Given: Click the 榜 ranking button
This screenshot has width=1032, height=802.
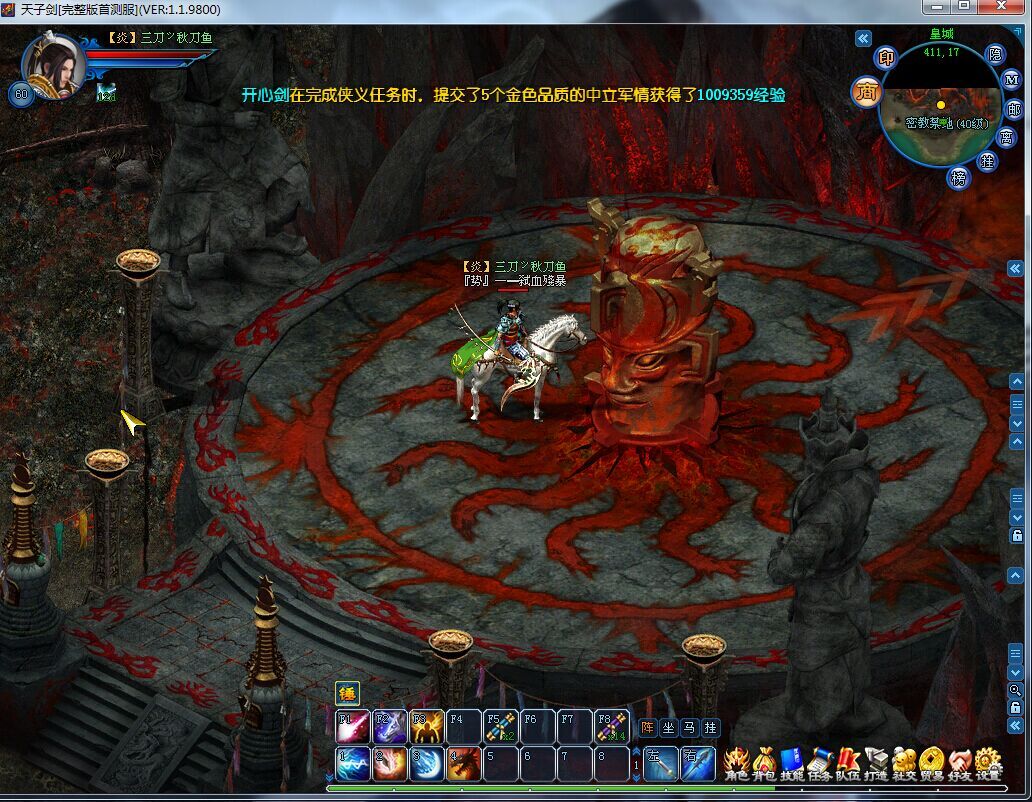Looking at the screenshot, I should point(960,178).
